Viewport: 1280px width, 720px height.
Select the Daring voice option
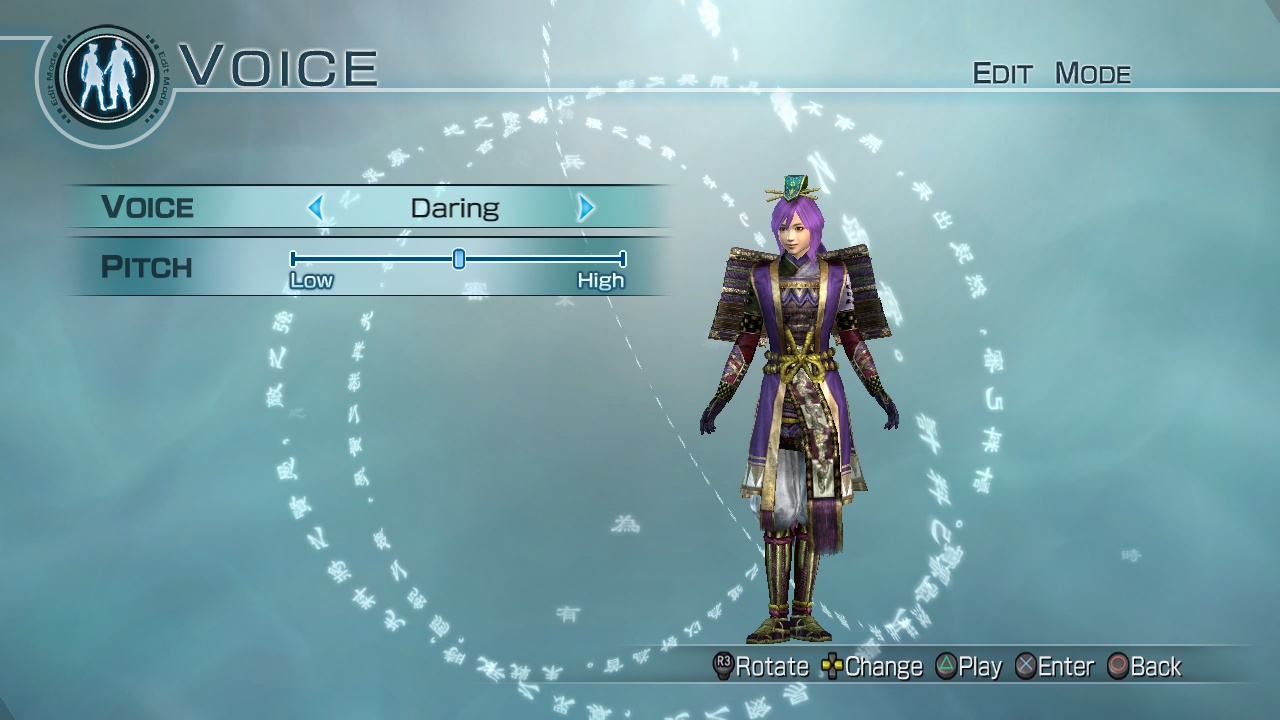click(x=457, y=207)
